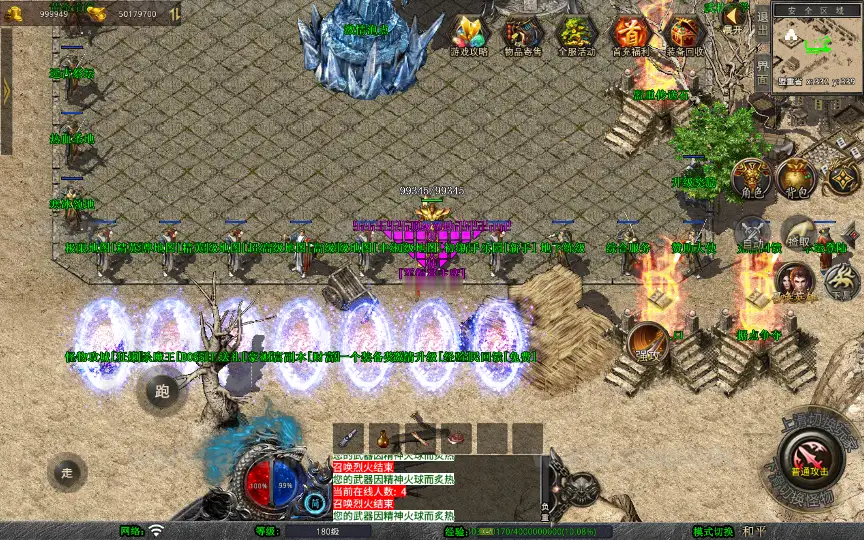Open the 背包 backpack
The height and width of the screenshot is (540, 864).
point(796,177)
